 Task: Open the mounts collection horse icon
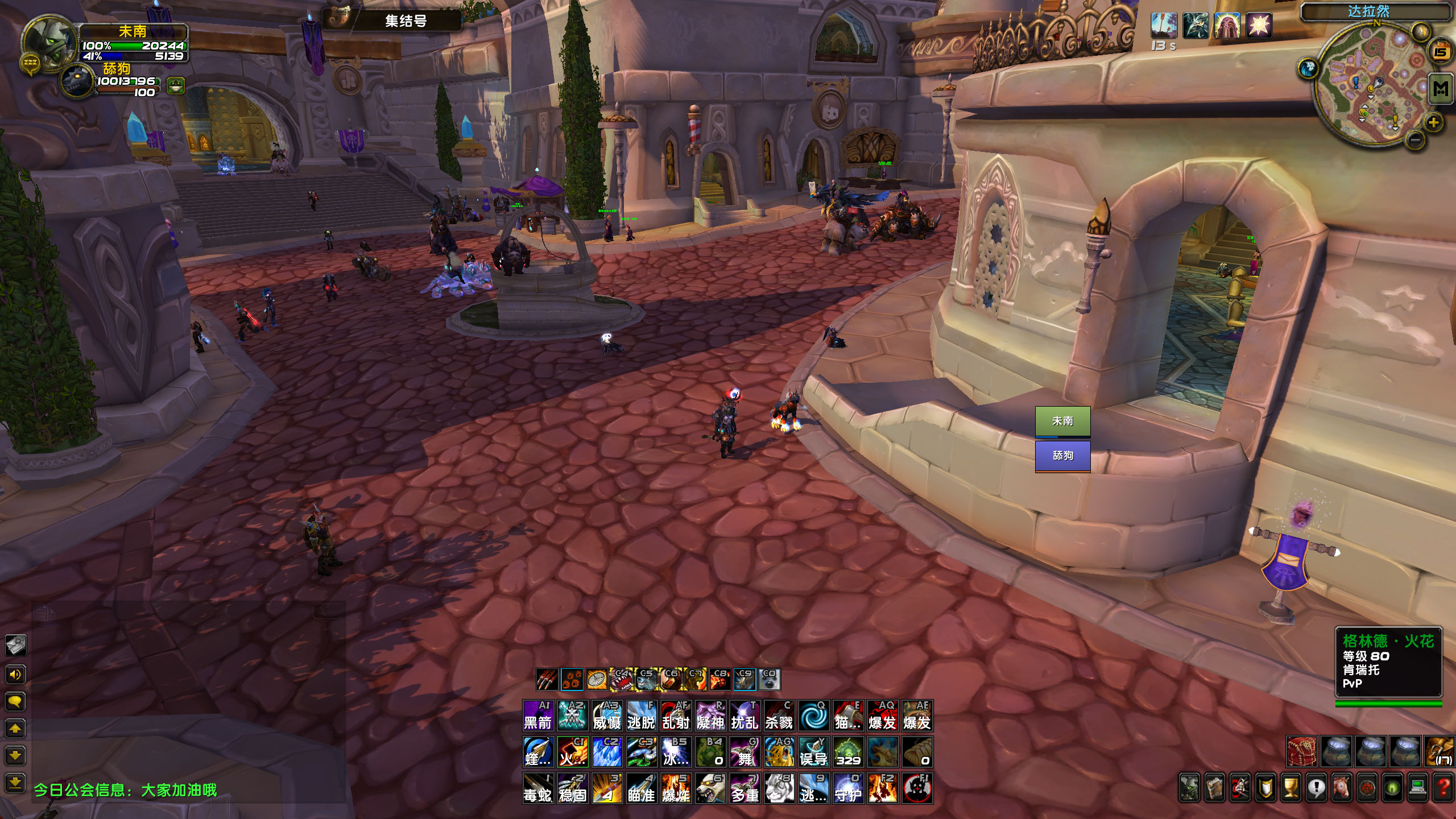[1342, 788]
